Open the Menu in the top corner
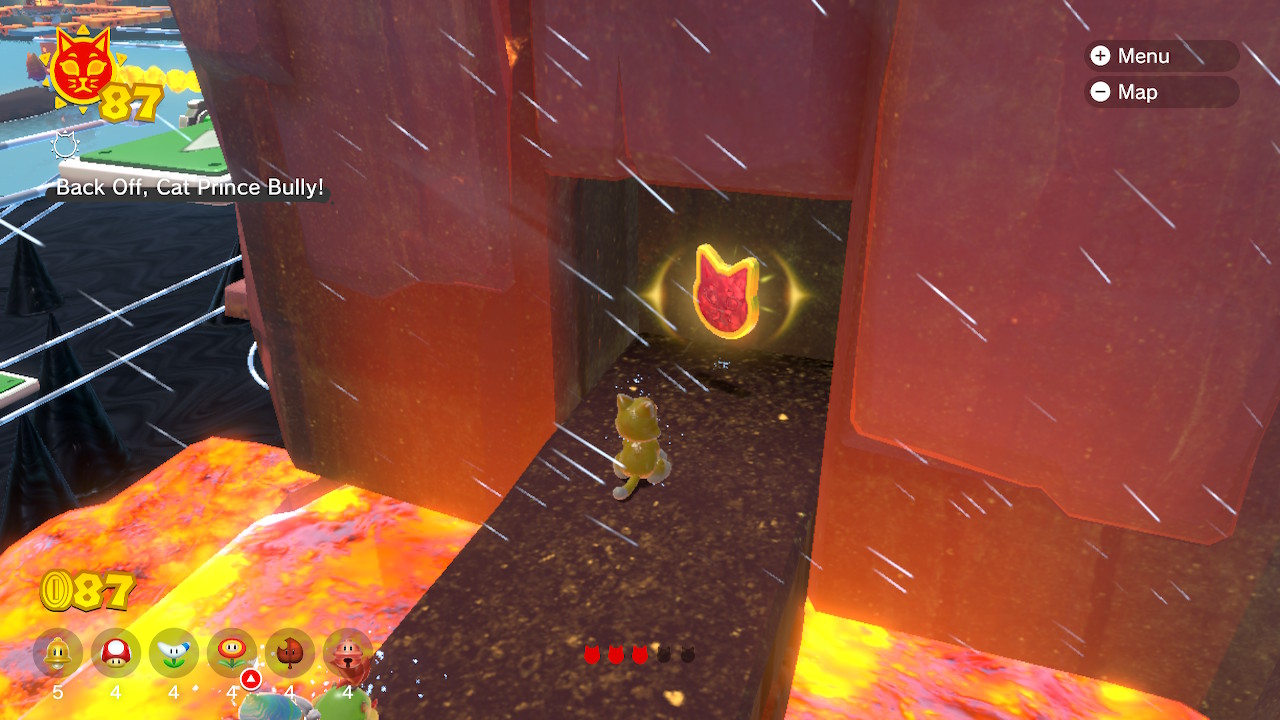This screenshot has height=720, width=1280. click(x=1160, y=56)
